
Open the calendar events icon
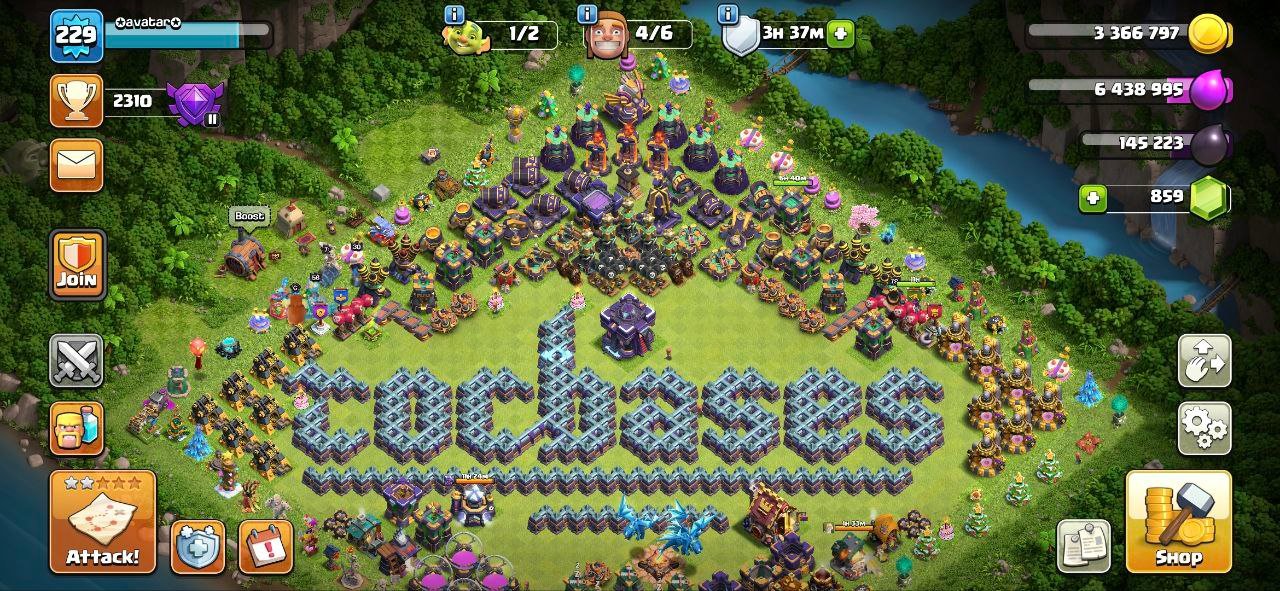point(266,547)
